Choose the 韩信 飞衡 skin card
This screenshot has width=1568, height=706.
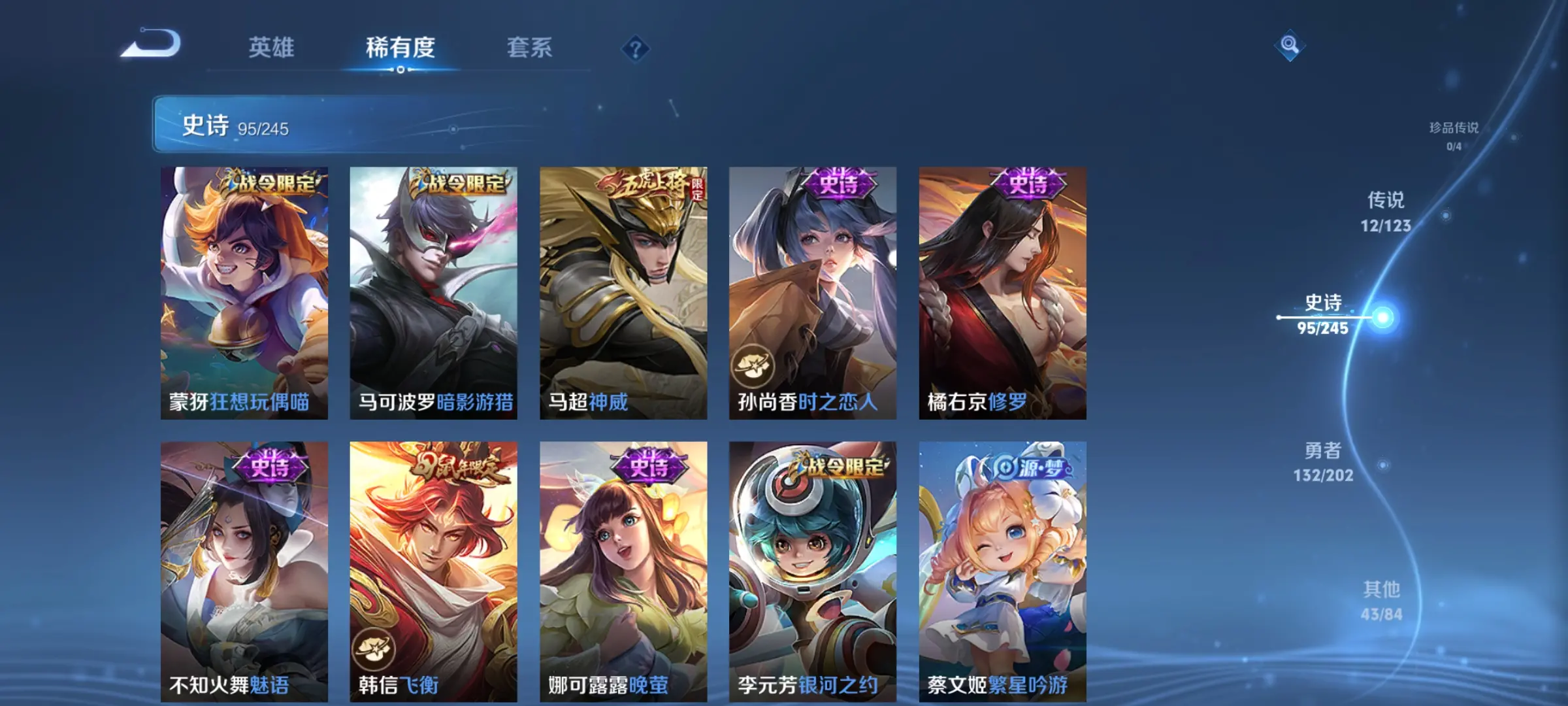pos(433,571)
